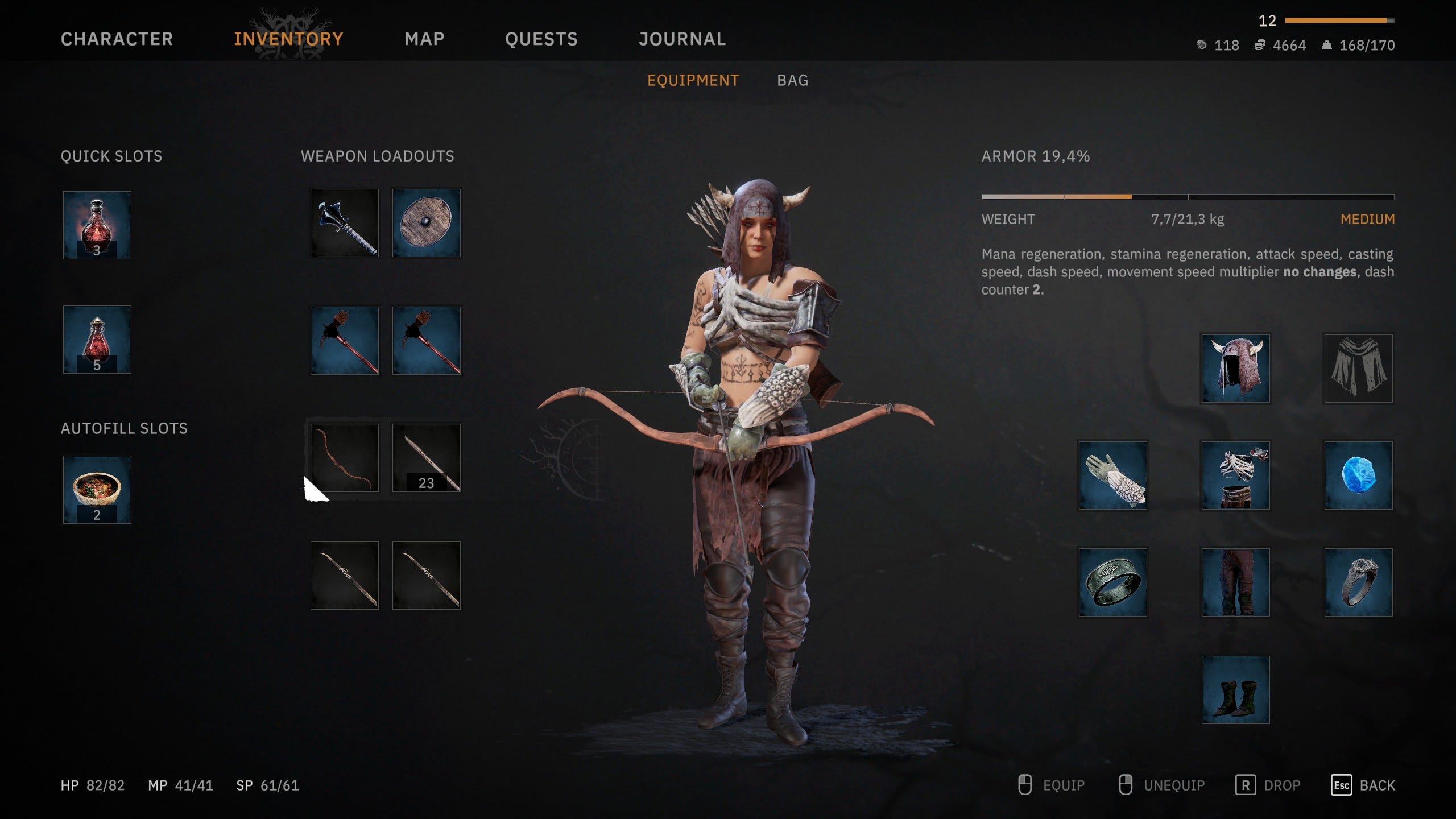1456x819 pixels.
Task: Choose the green boots slot
Action: (x=1235, y=689)
